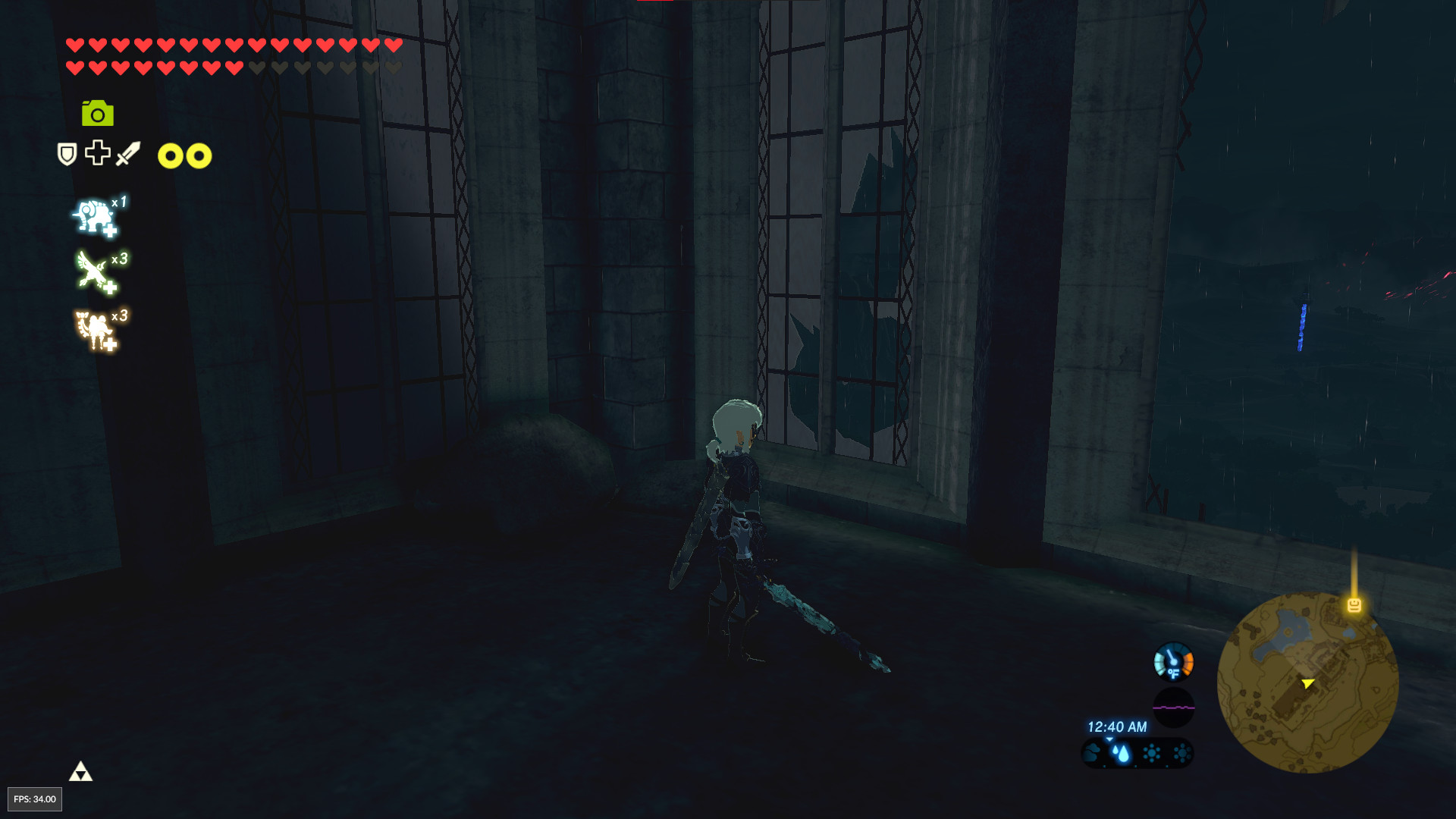The height and width of the screenshot is (819, 1456).
Task: Click the °F temperature gauge
Action: pos(1174,661)
